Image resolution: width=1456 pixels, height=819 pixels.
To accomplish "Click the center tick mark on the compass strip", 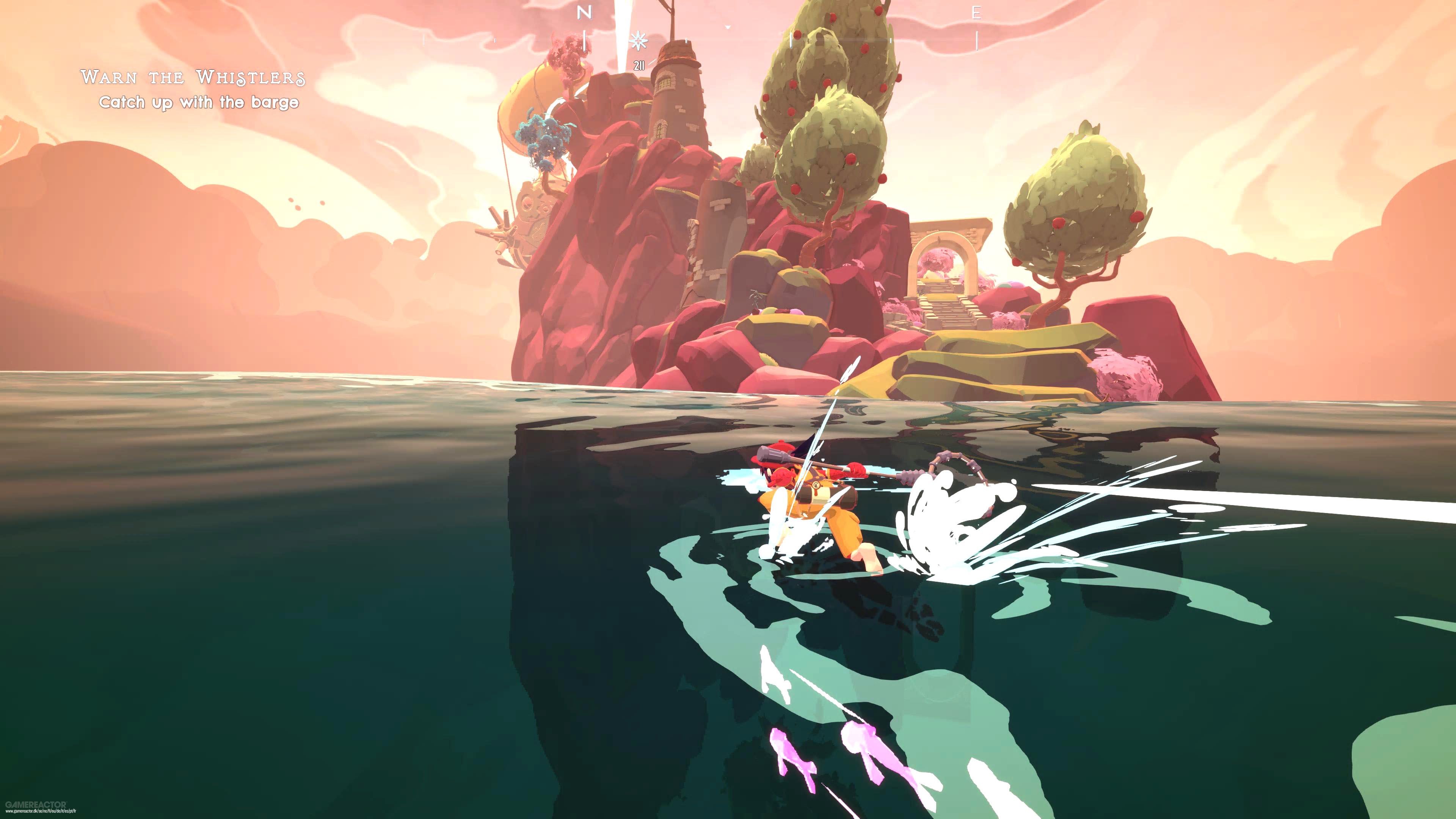I will click(x=791, y=41).
